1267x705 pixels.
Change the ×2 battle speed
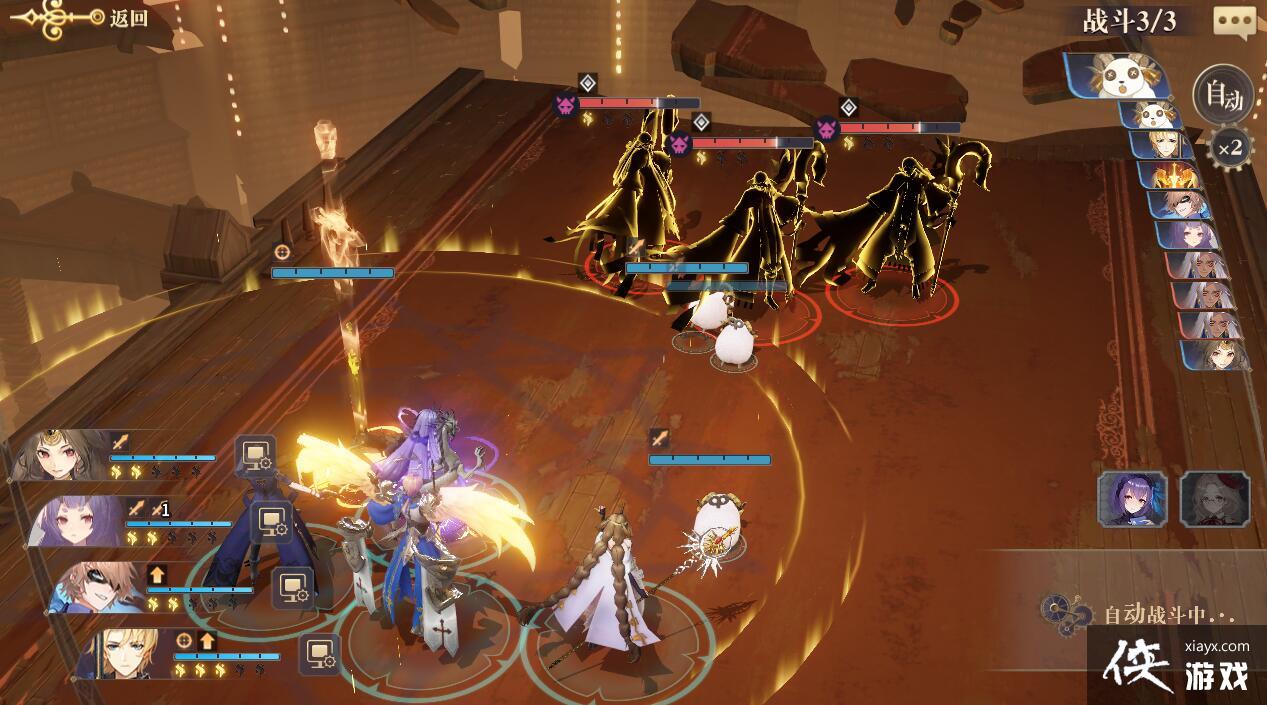coord(1230,148)
